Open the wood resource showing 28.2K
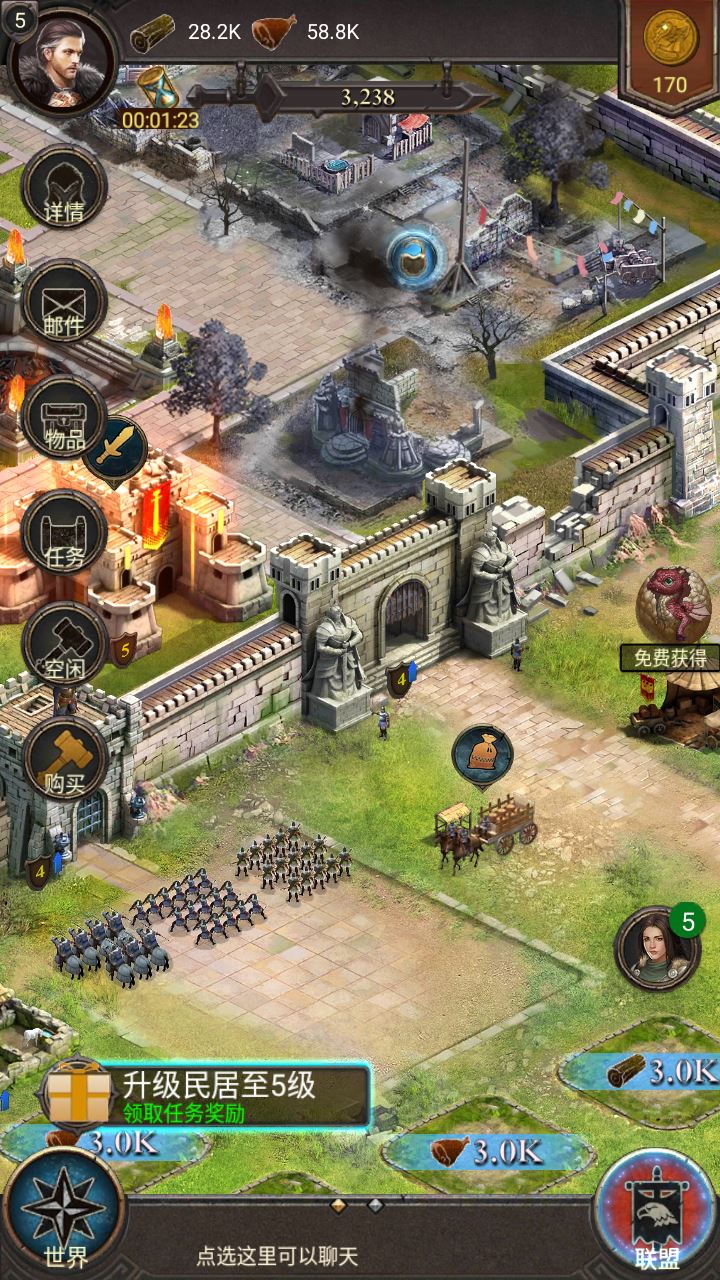The height and width of the screenshot is (1280, 720). point(187,32)
